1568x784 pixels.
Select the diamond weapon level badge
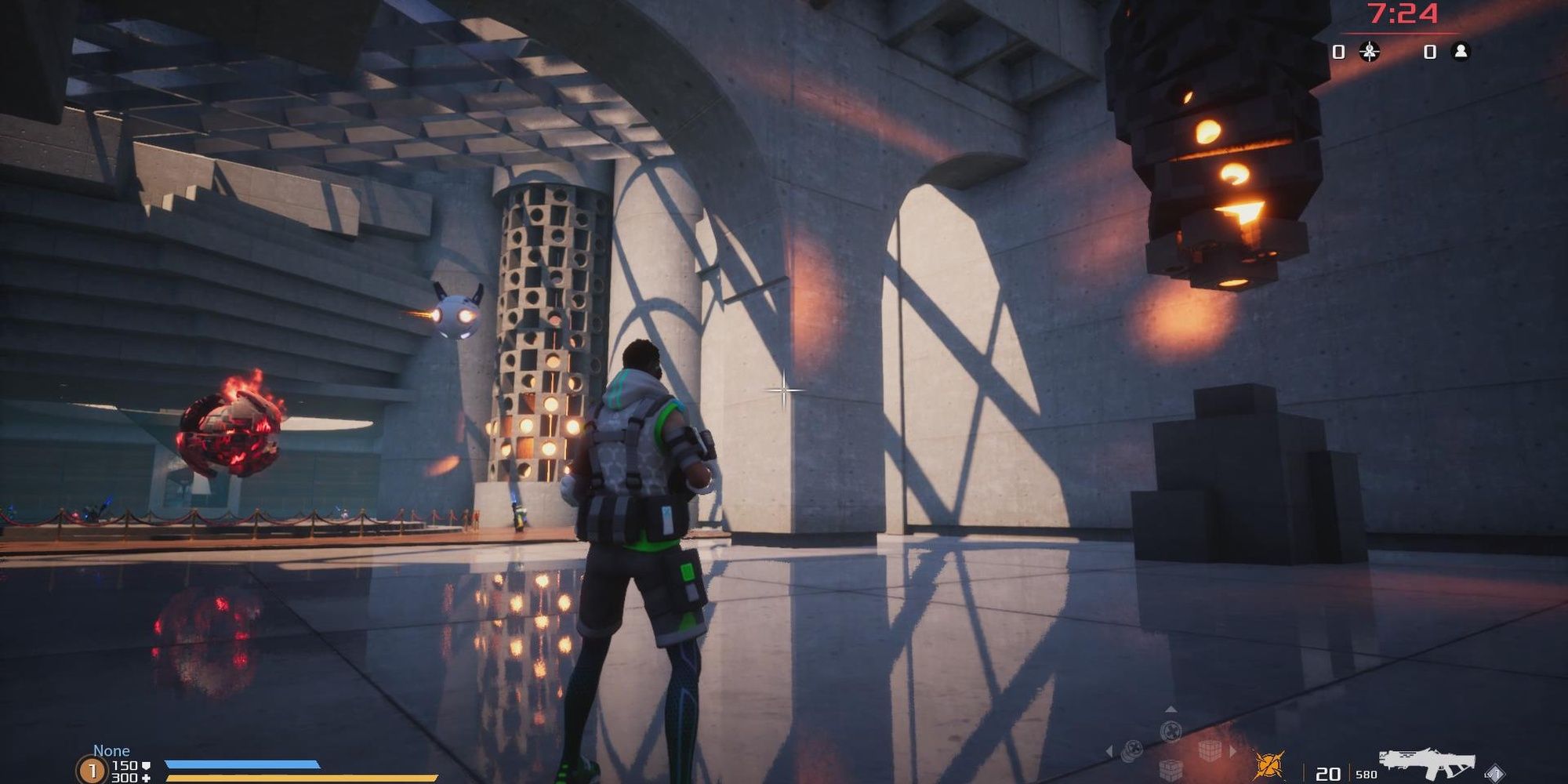[1494, 773]
